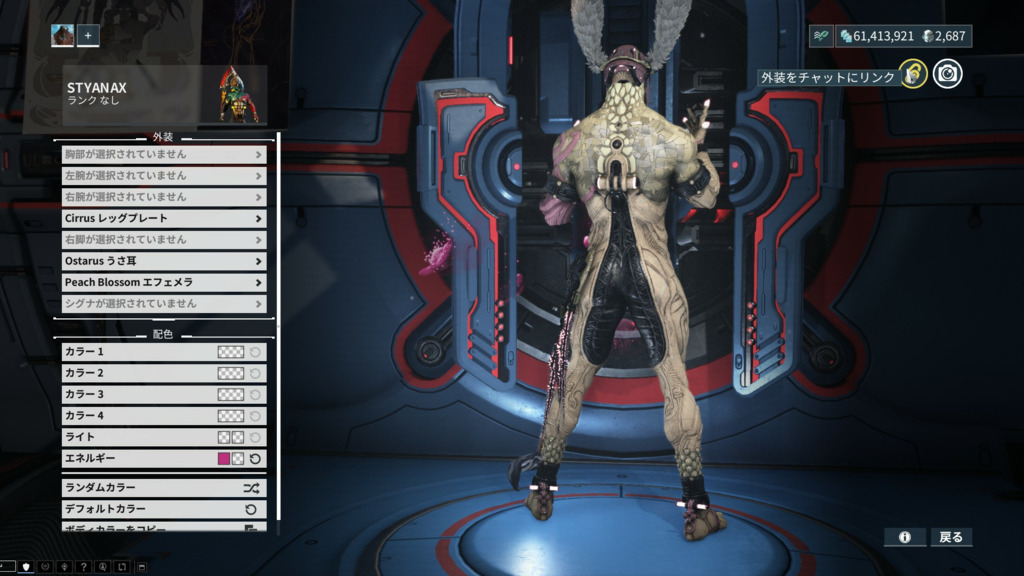Show info with the i button
Screen dimensions: 1024x576
pos(904,537)
